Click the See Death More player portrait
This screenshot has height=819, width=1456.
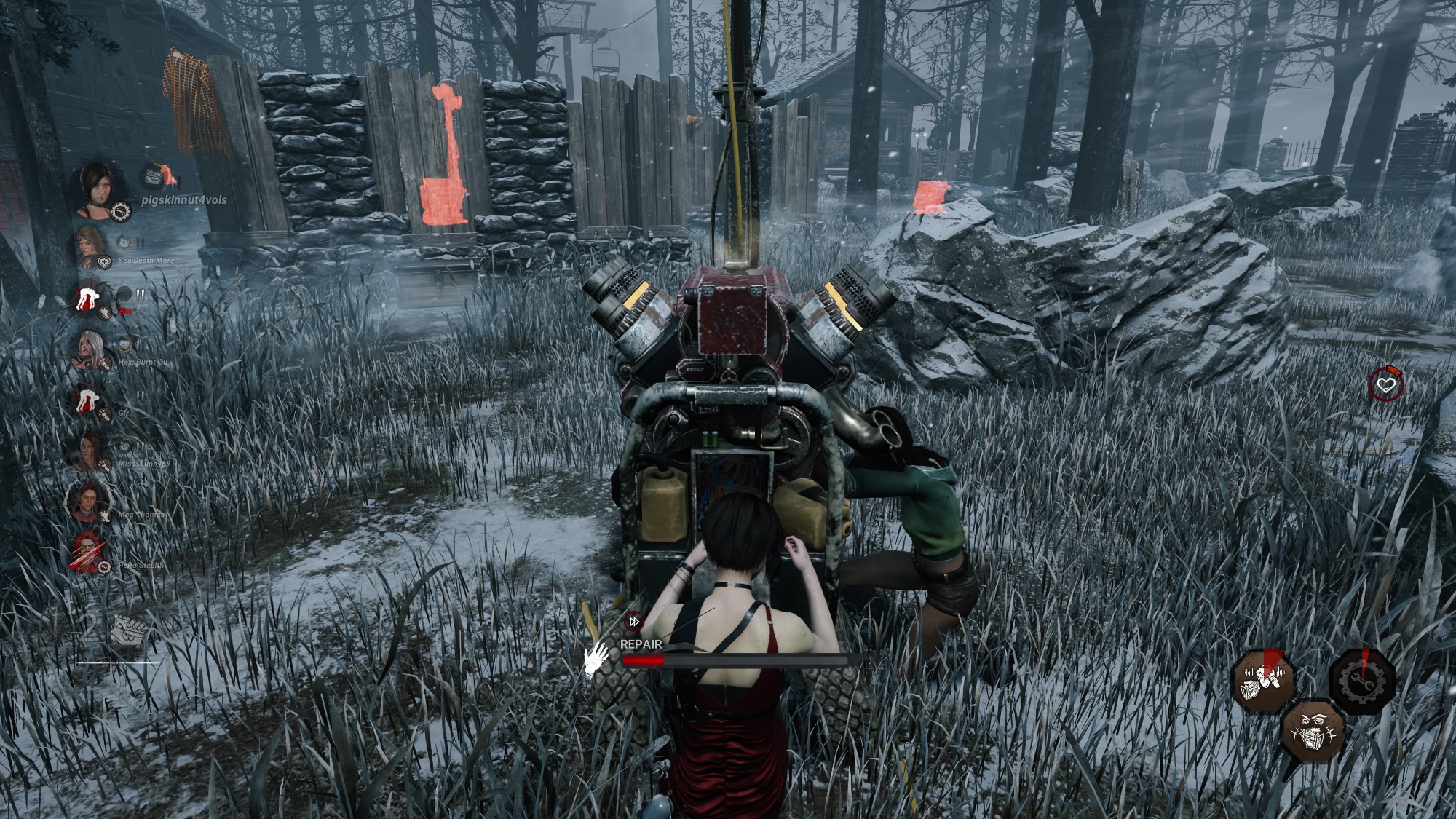point(90,245)
